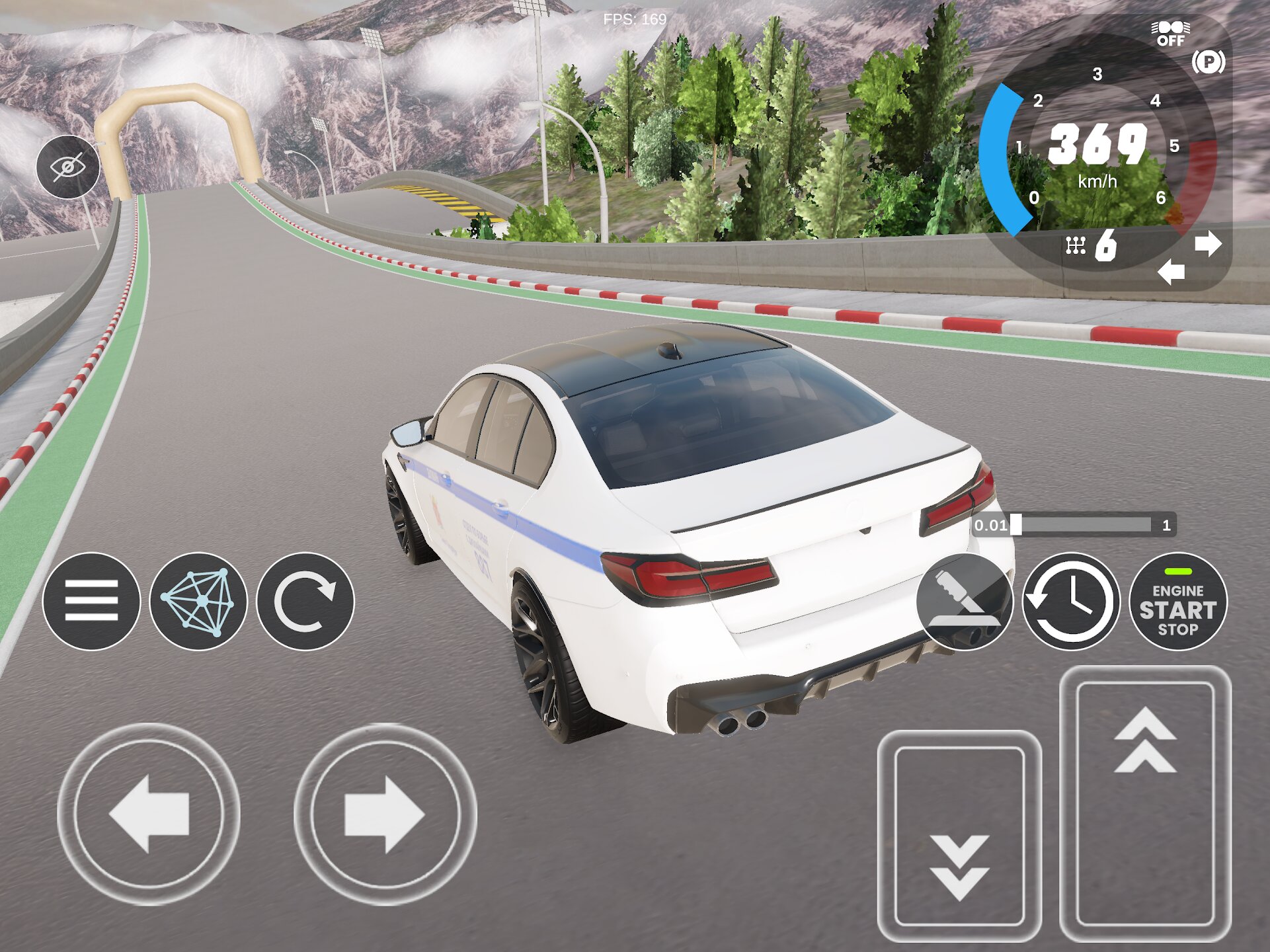
Task: Activate the right turn signal arrow
Action: (x=1209, y=244)
